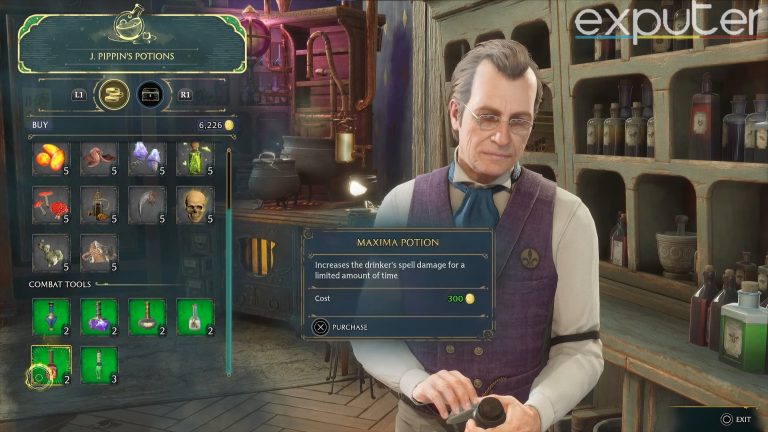Viewport: 768px width, 432px height.
Task: Select the highlighted Maxima Potion slot
Action: point(49,364)
